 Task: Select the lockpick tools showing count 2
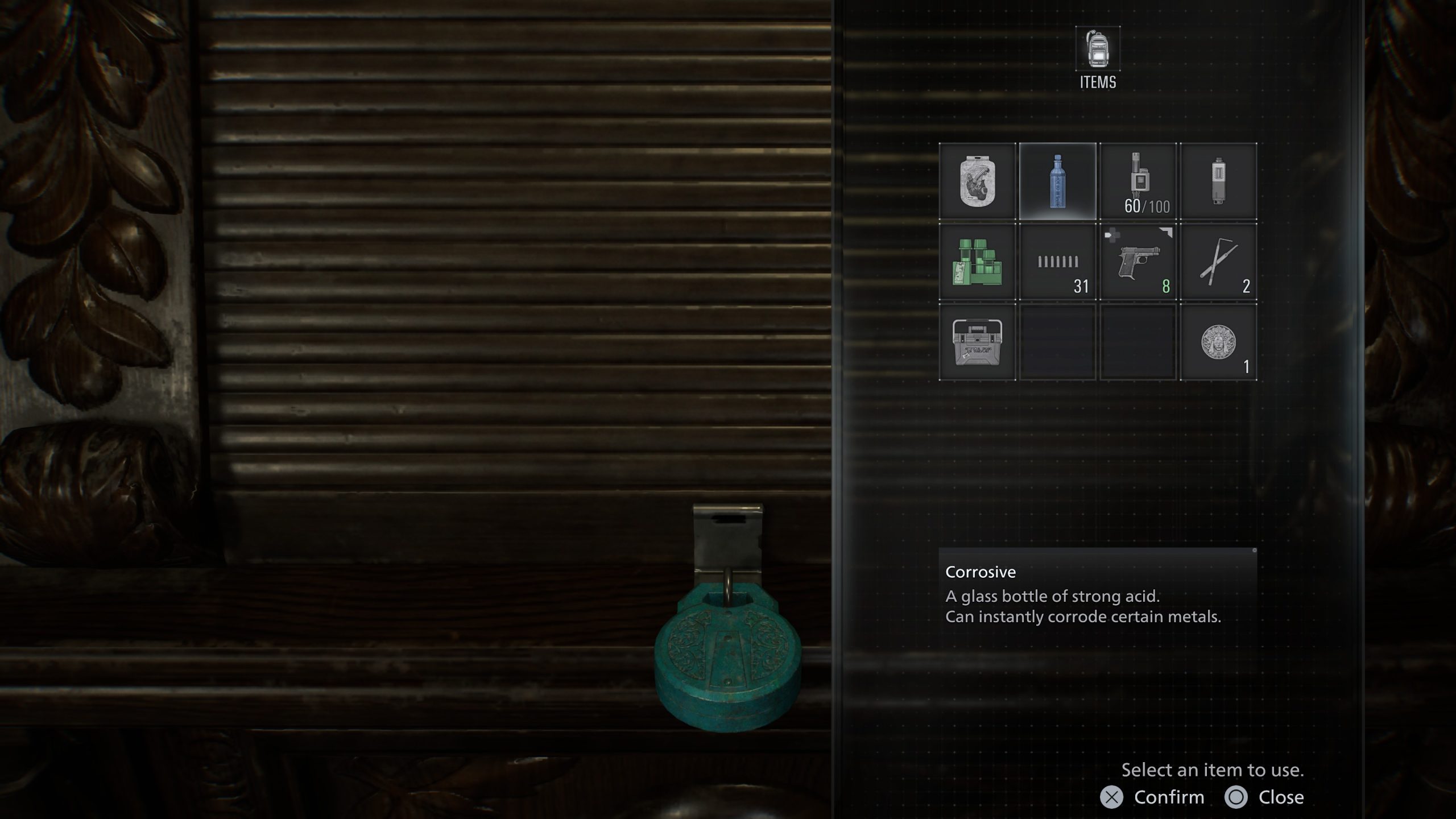(1217, 262)
